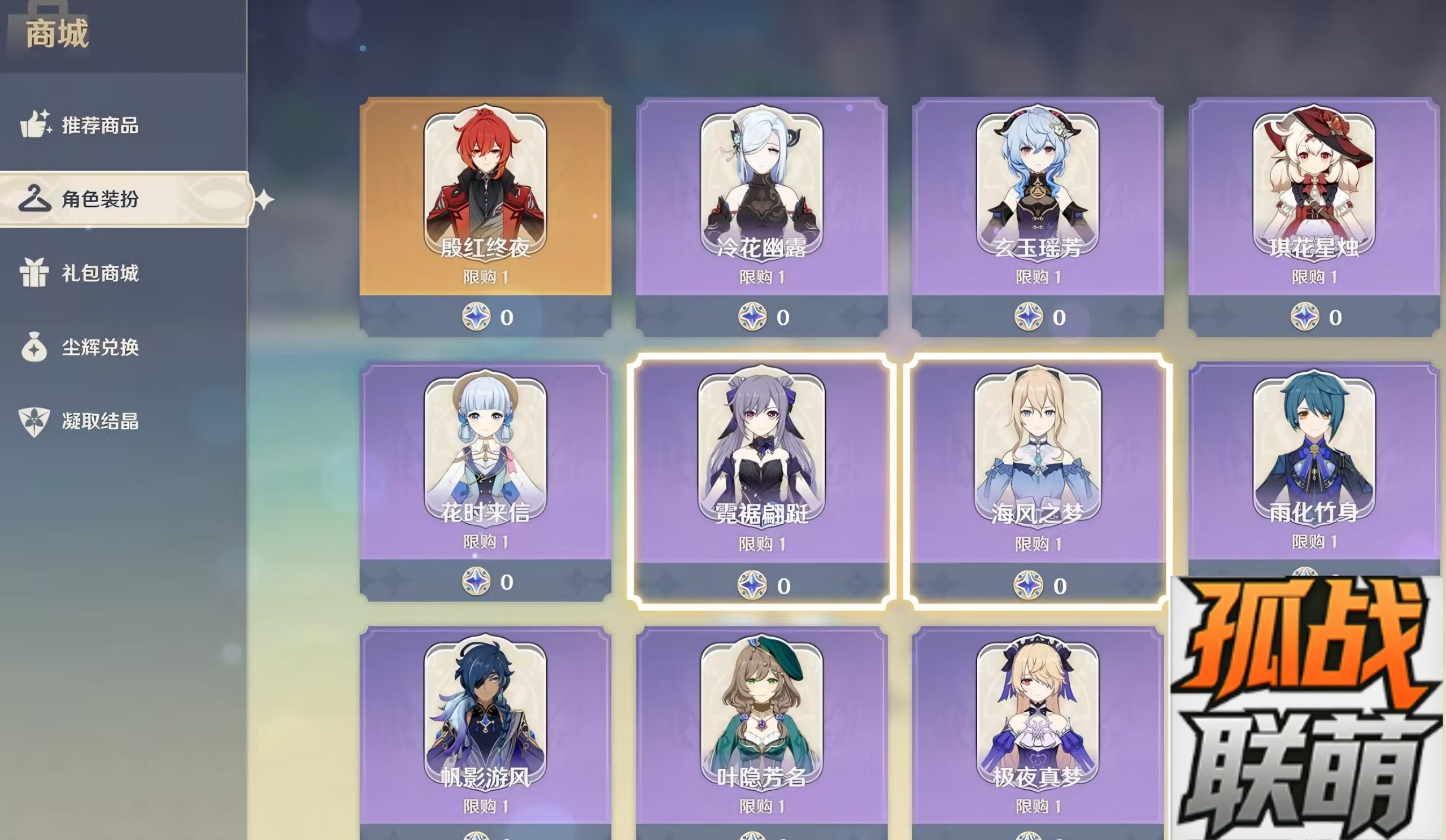Choose the 霓裾翩跹 outfit card
Screen dimensions: 1446x840
[x=761, y=465]
